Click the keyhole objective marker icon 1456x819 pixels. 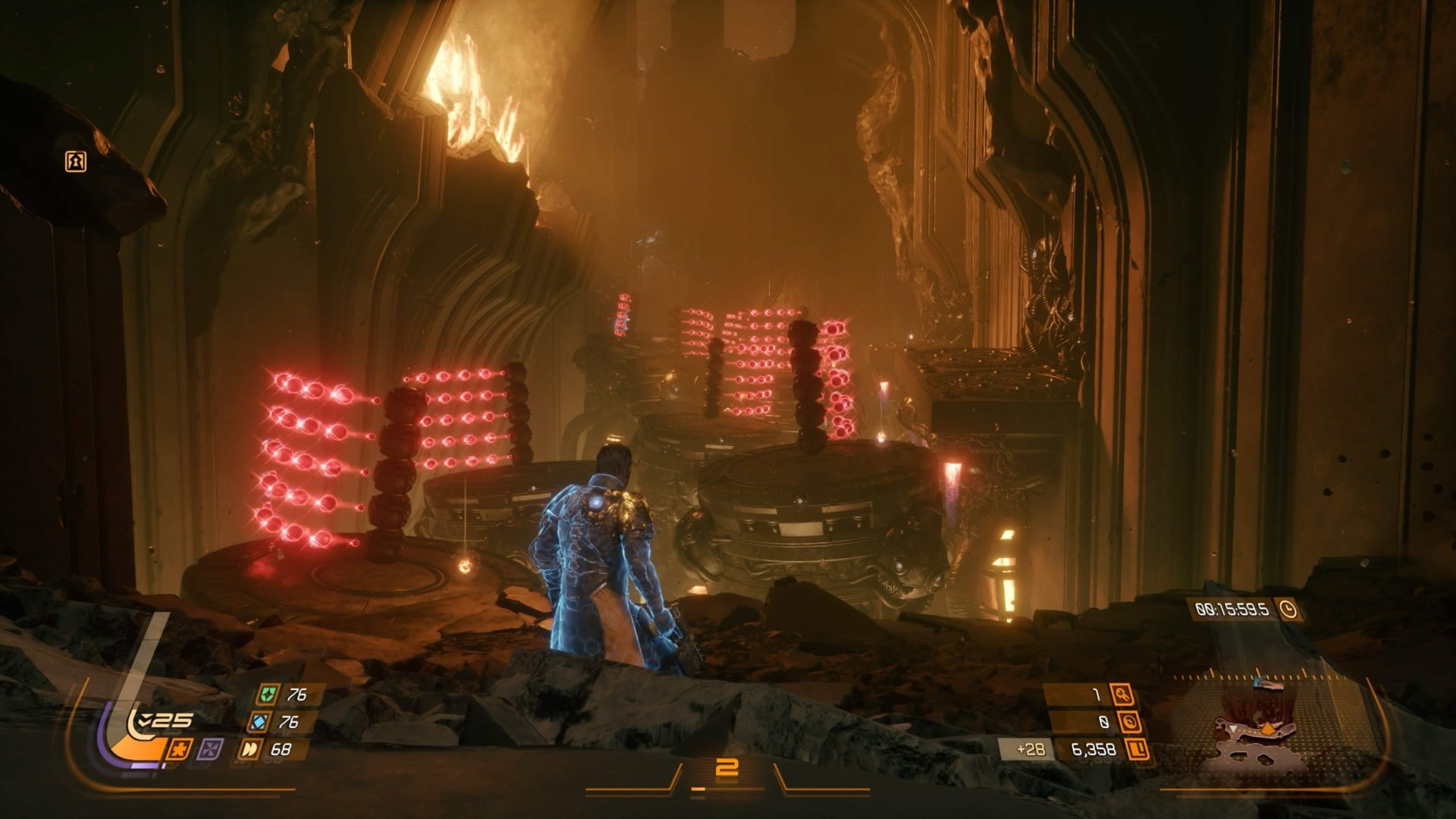pos(75,162)
